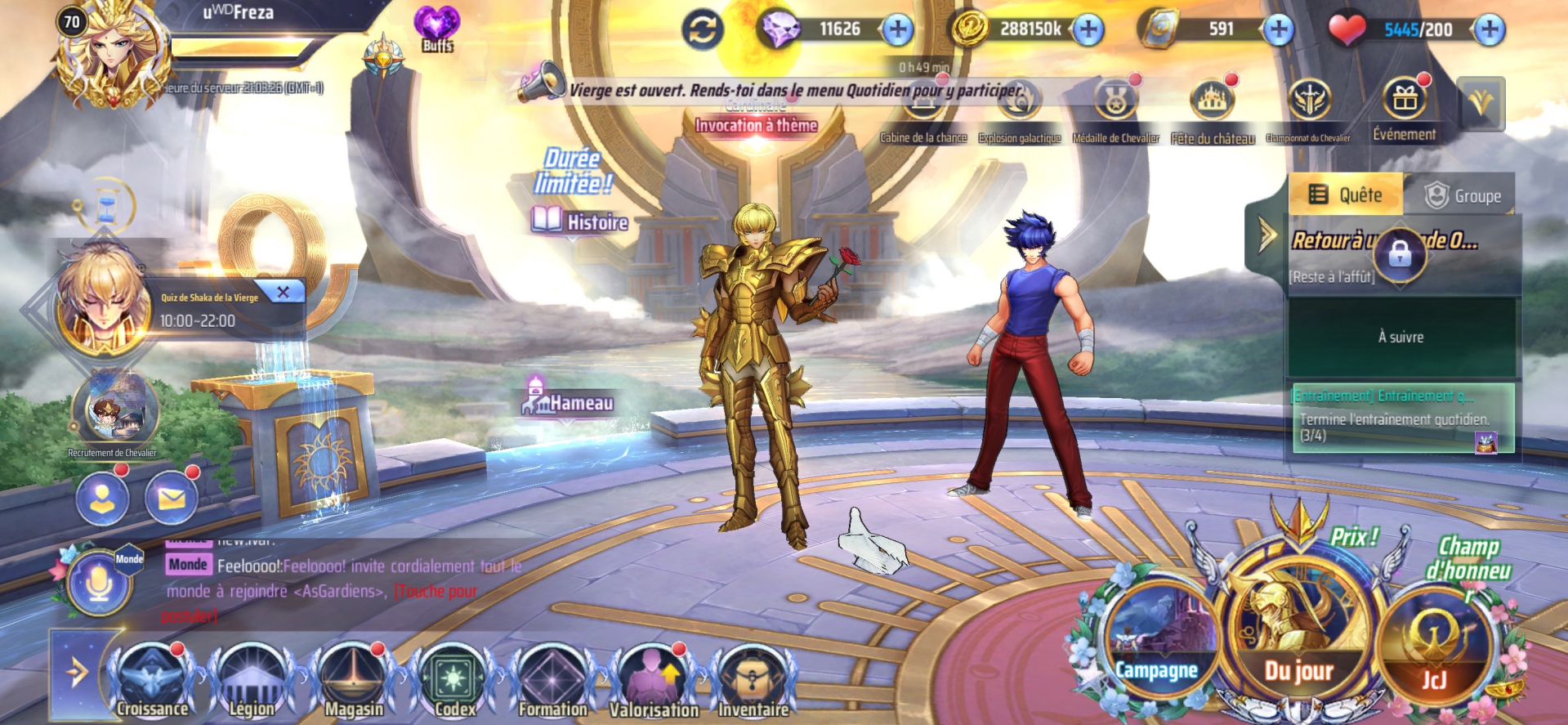1568x725 pixels.
Task: Open the Formation menu
Action: coord(553,680)
